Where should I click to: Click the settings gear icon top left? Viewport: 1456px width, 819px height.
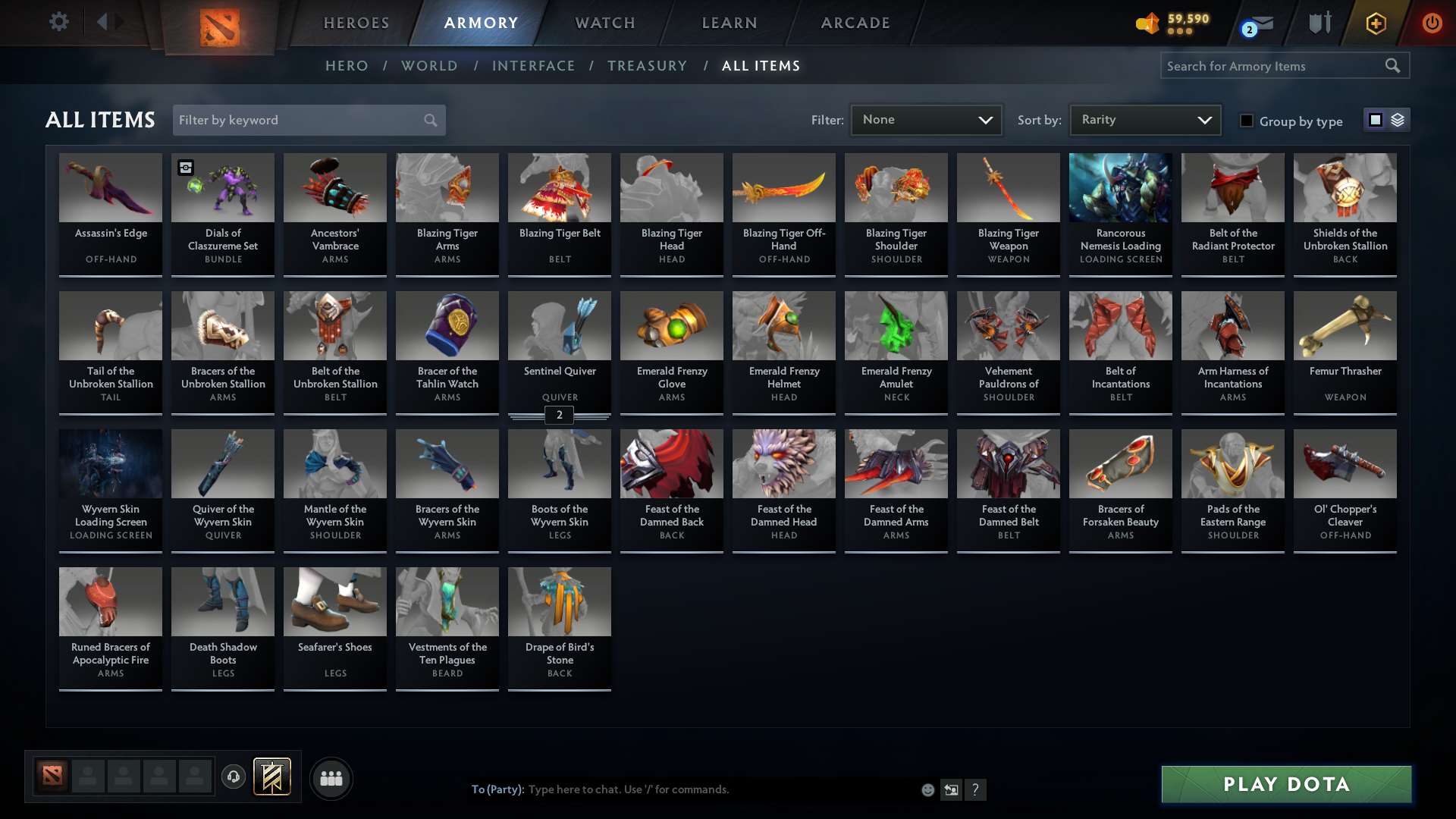(x=59, y=22)
